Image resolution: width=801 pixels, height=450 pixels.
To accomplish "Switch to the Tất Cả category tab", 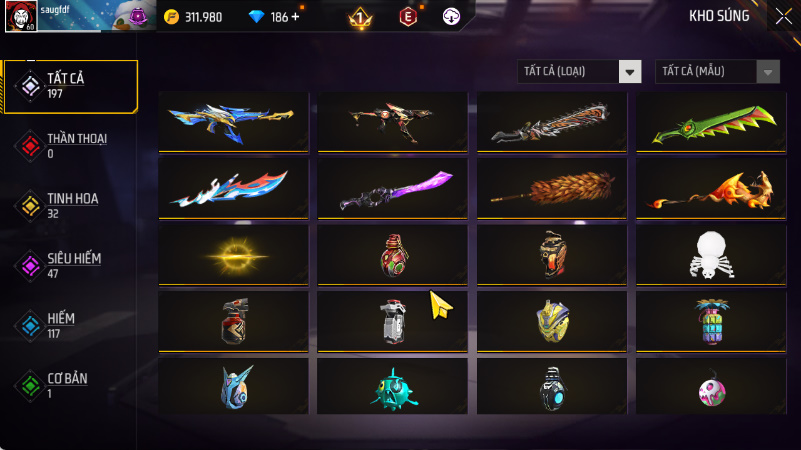I will (x=70, y=86).
